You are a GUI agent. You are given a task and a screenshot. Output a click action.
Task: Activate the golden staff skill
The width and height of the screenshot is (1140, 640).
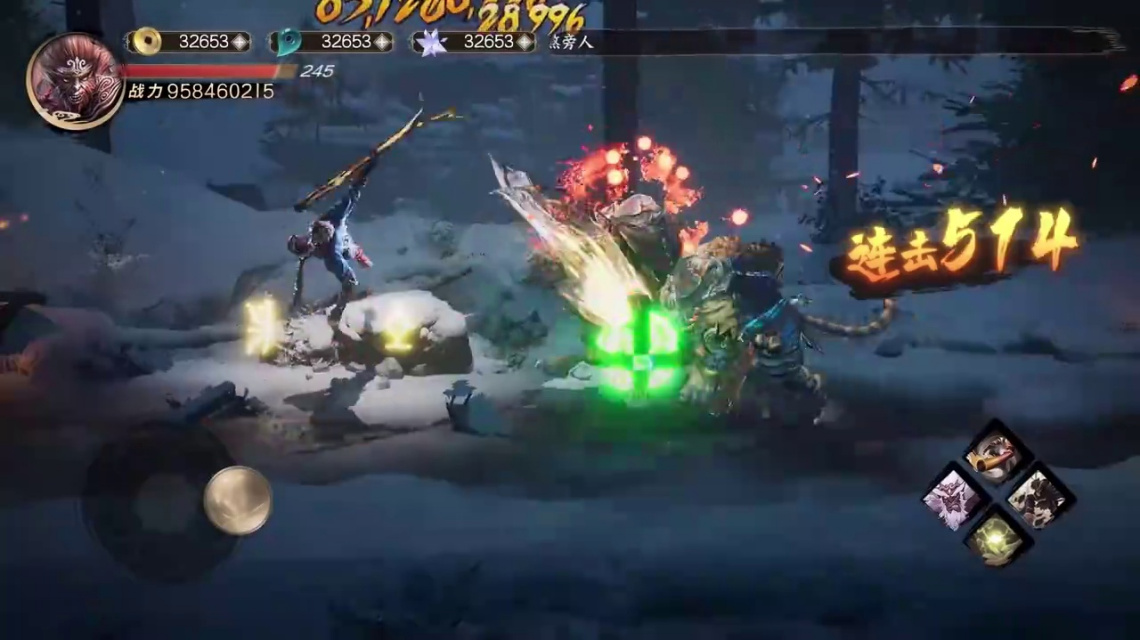coord(996,453)
